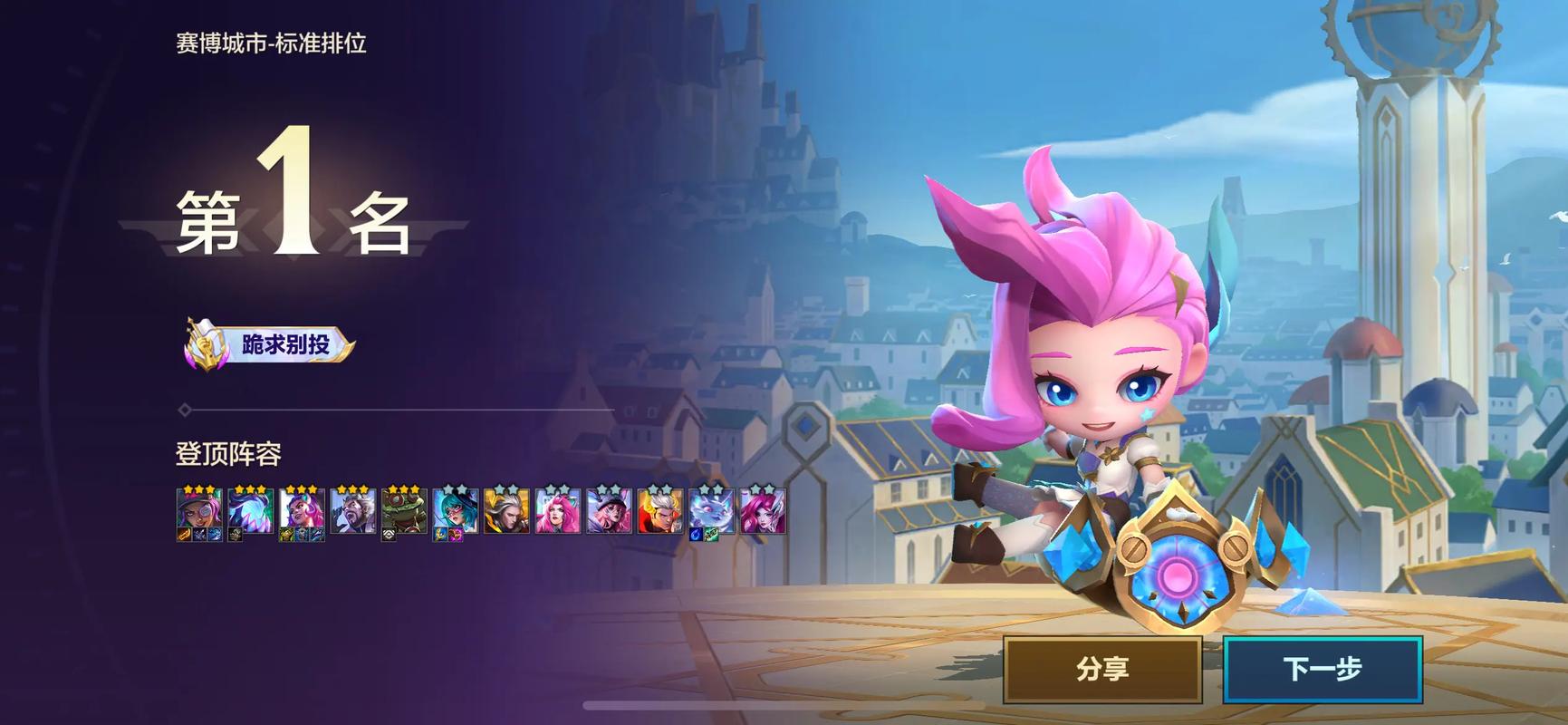Screen dimensions: 1568x725
Task: Choose the monocle-wearing champion in a cap
Action: (x=198, y=510)
